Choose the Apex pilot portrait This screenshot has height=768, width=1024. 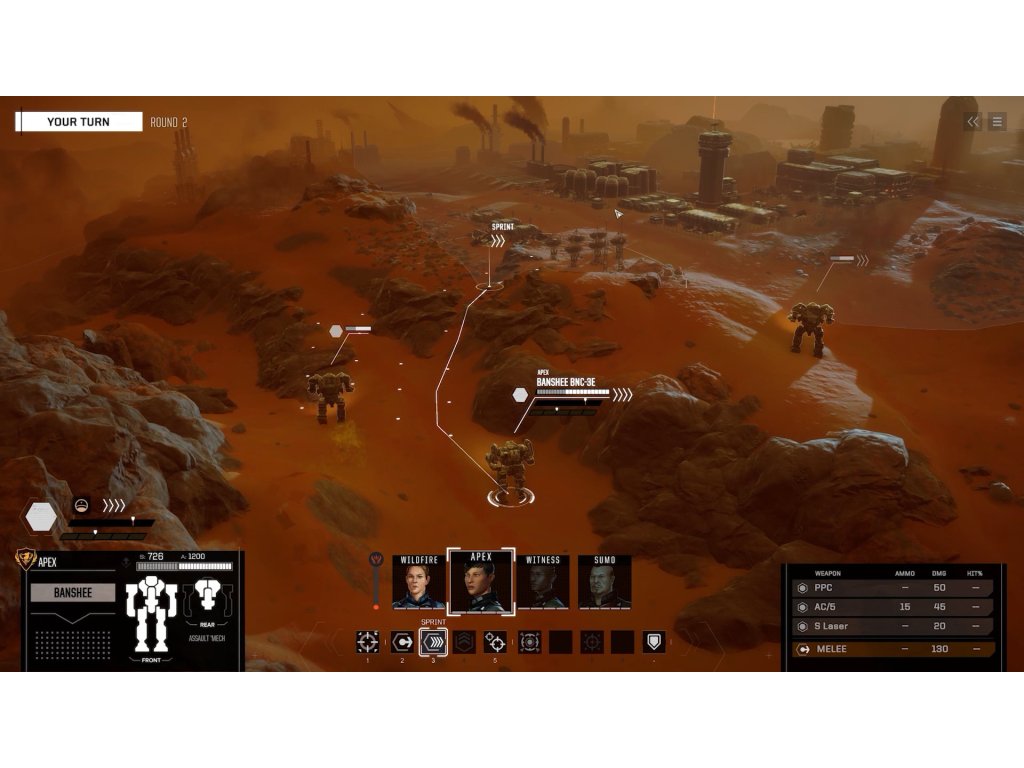tap(481, 583)
